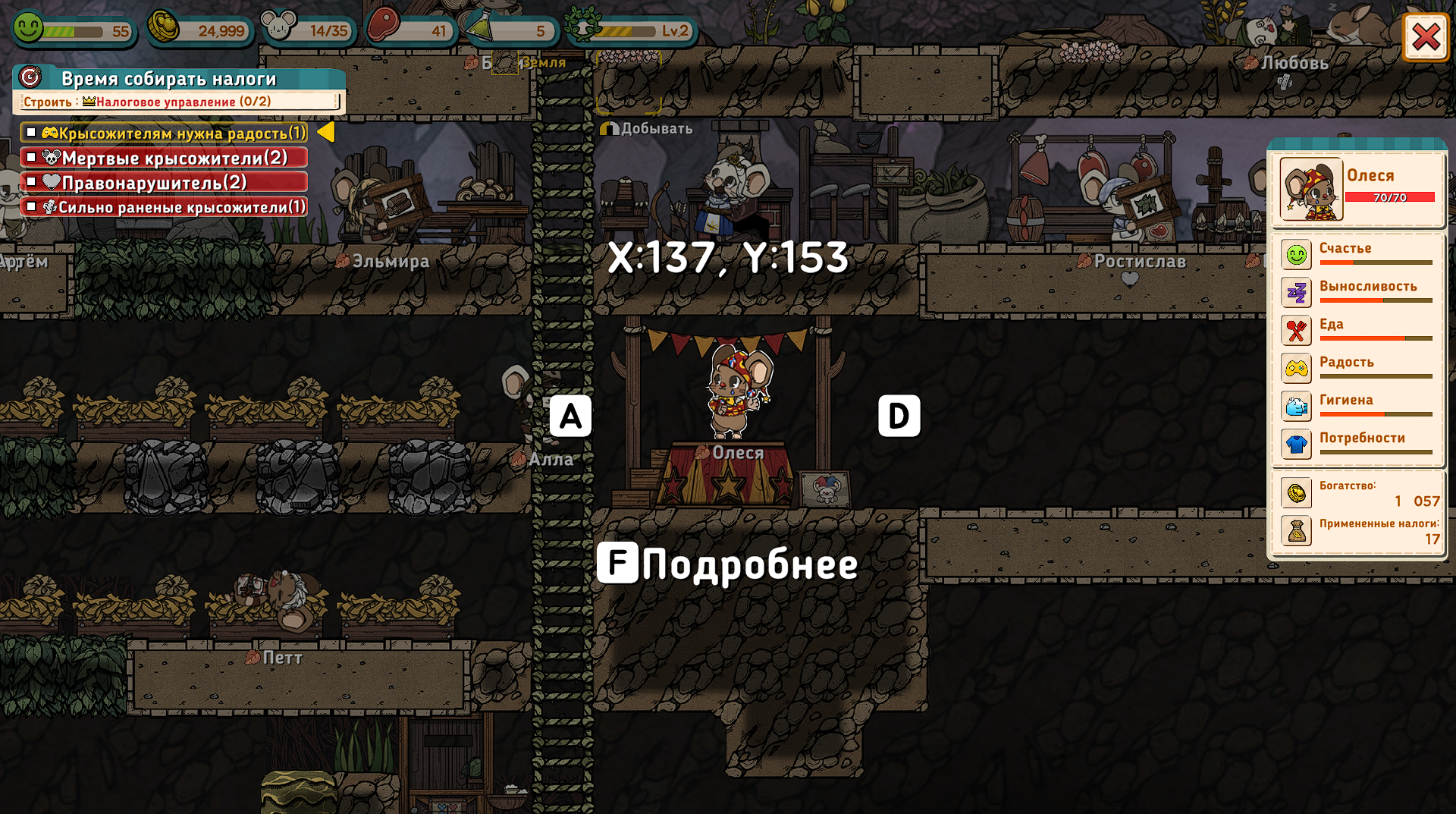The image size is (1456, 814).
Task: Select the Еда food icon
Action: point(1296,331)
